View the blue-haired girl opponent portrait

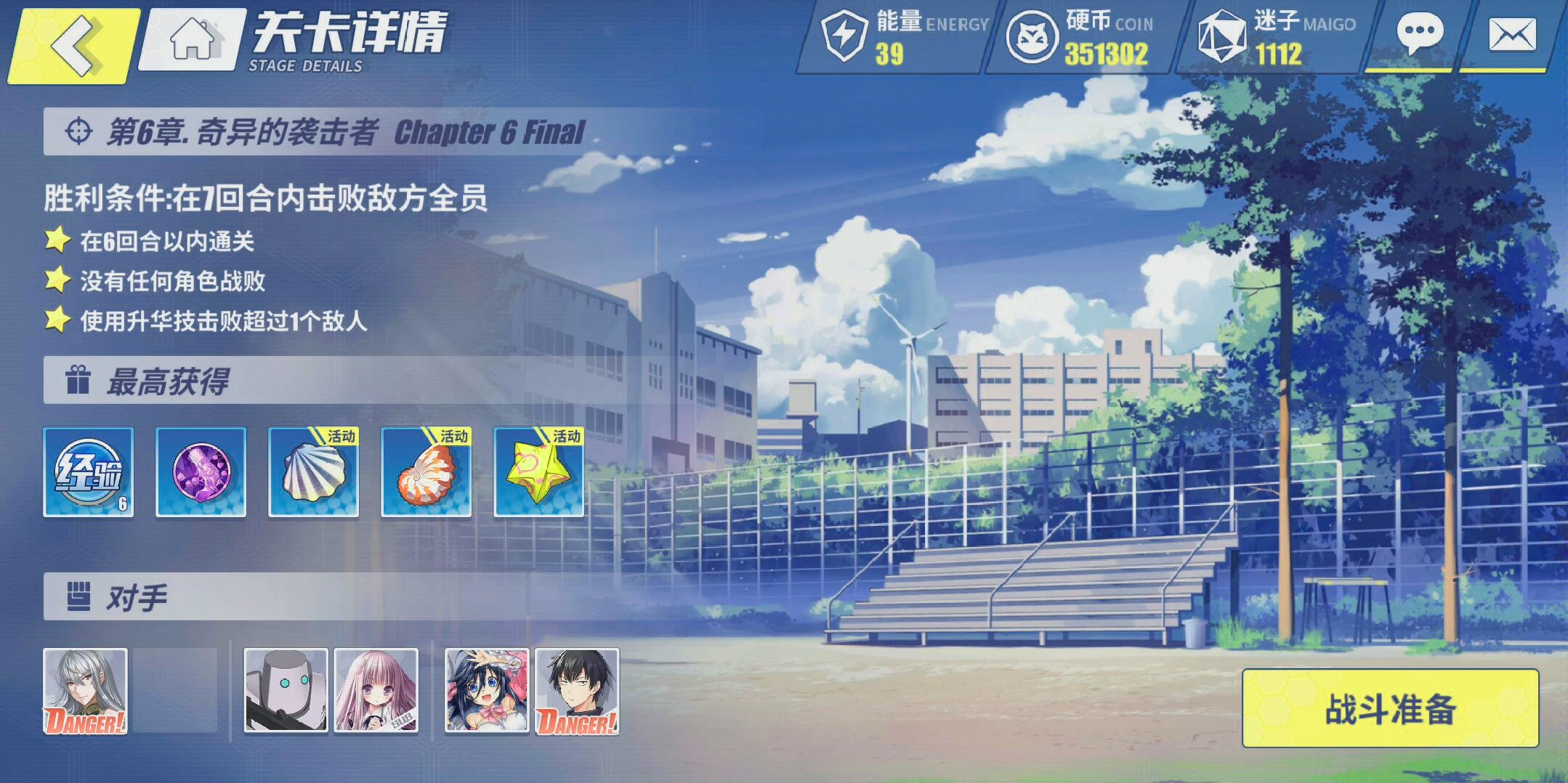click(487, 691)
